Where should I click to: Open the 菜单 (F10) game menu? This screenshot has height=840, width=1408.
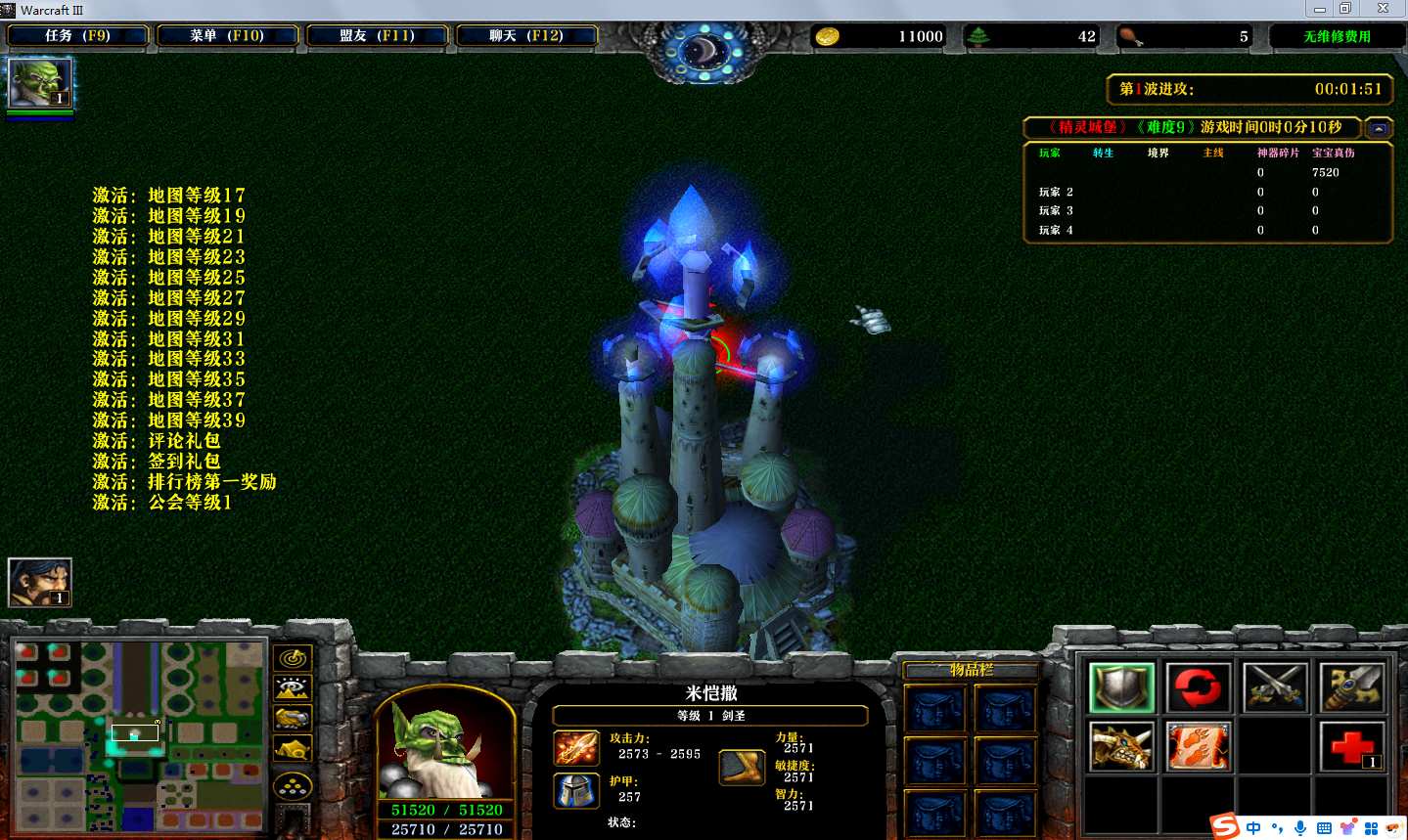coord(227,36)
